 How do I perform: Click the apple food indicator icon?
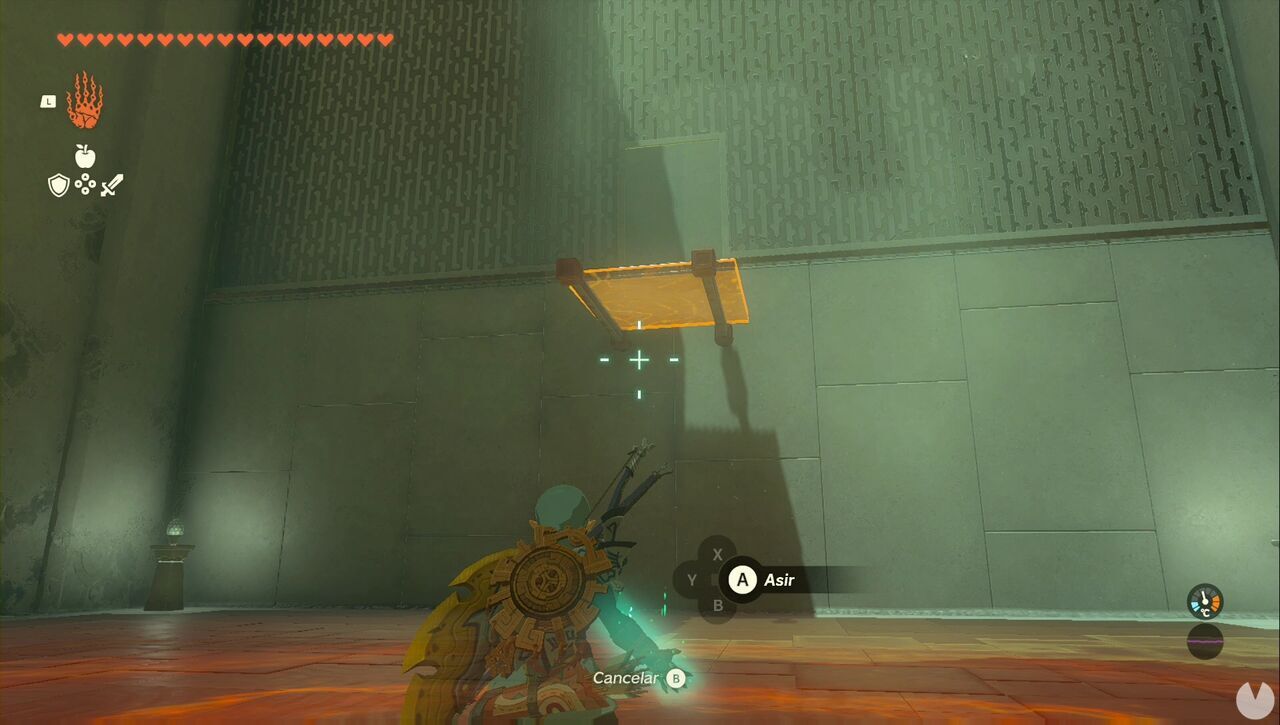84,158
